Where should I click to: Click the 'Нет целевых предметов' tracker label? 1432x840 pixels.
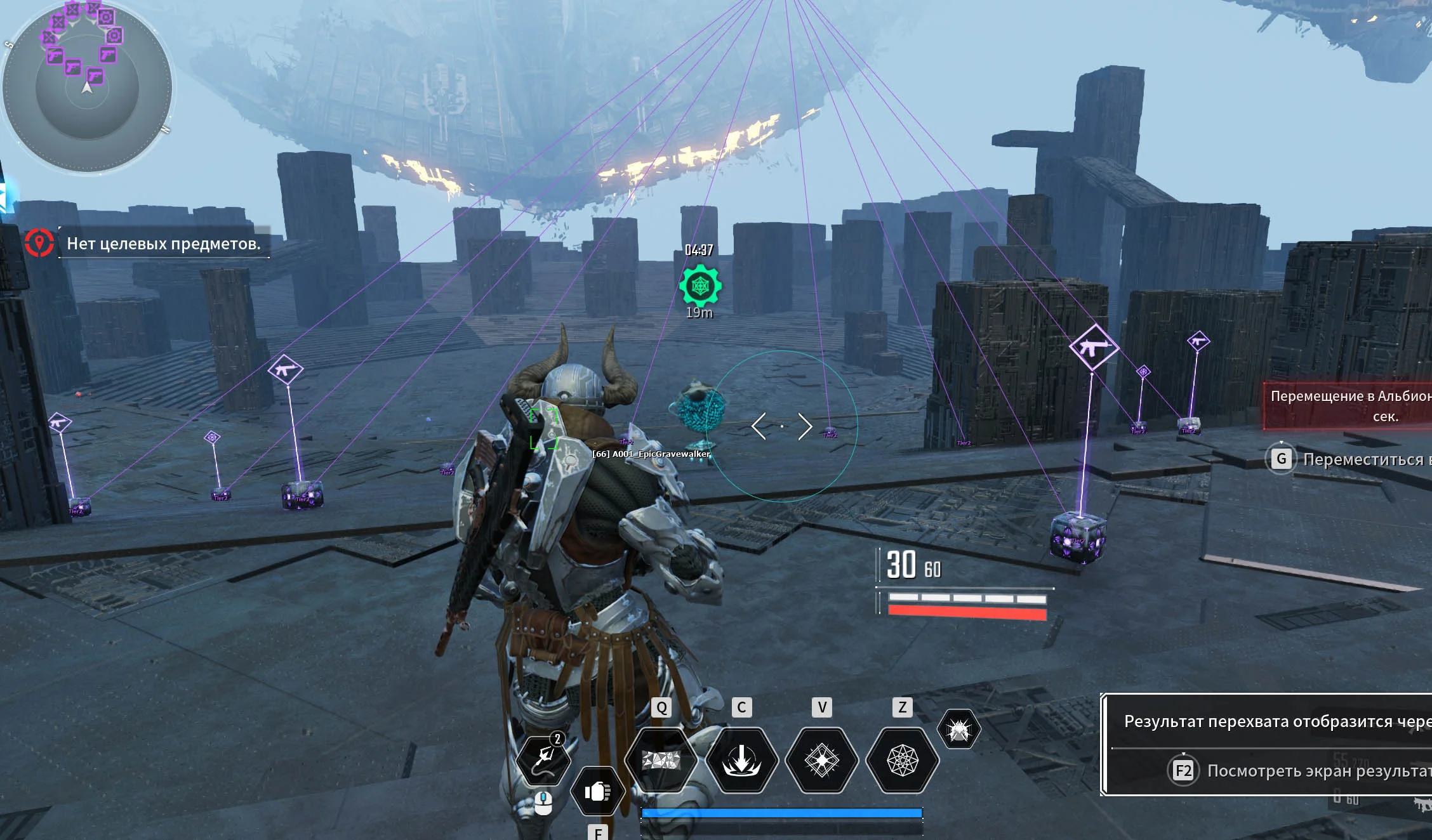(164, 244)
